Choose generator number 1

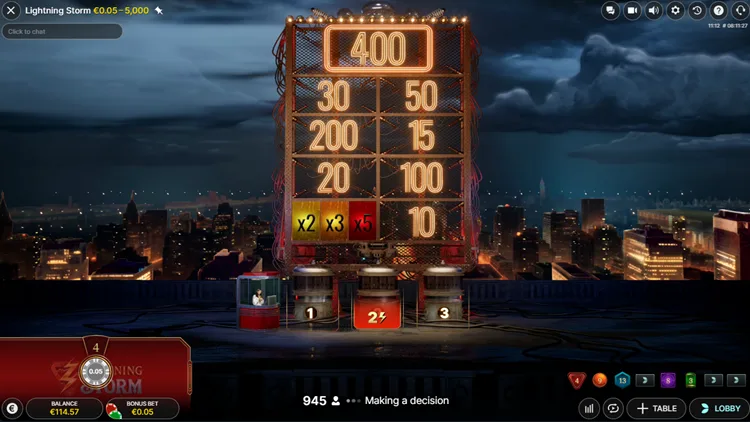311,298
